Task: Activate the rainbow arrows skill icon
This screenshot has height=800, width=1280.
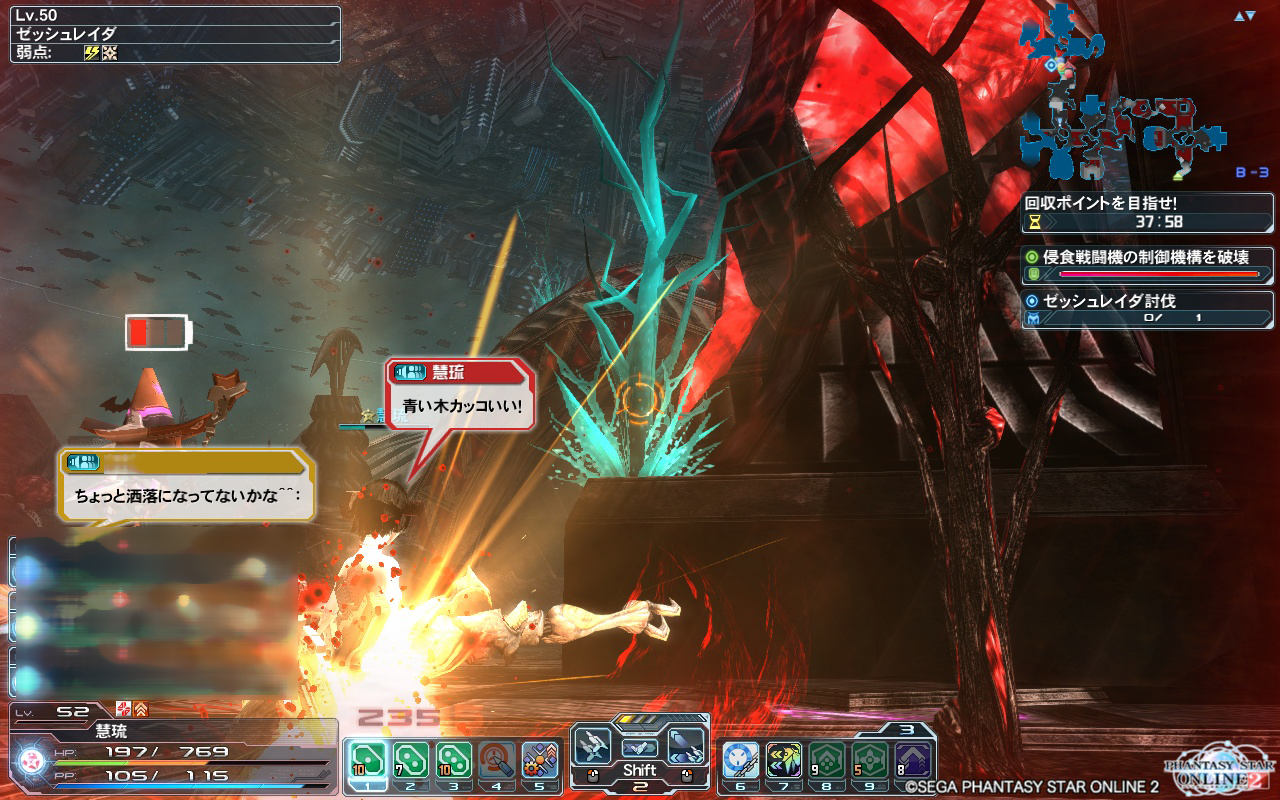Action: 784,760
